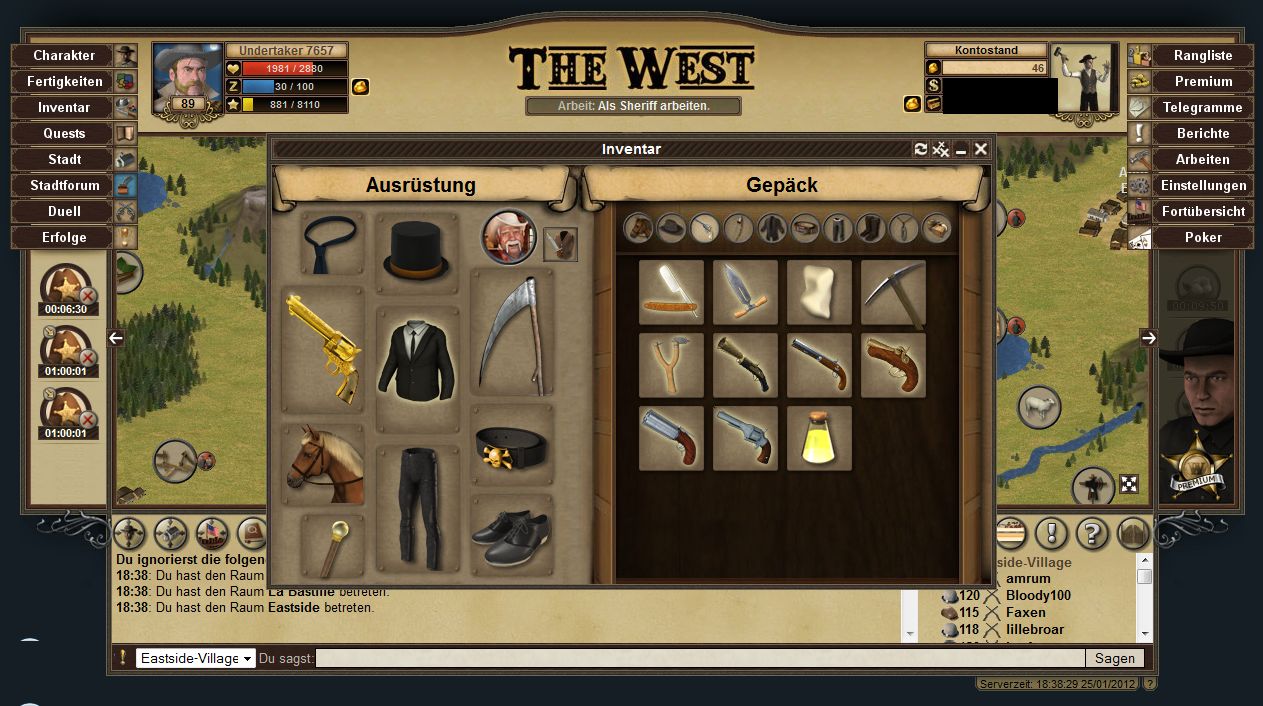Open the Duell menu
Image resolution: width=1263 pixels, height=706 pixels.
pos(64,212)
